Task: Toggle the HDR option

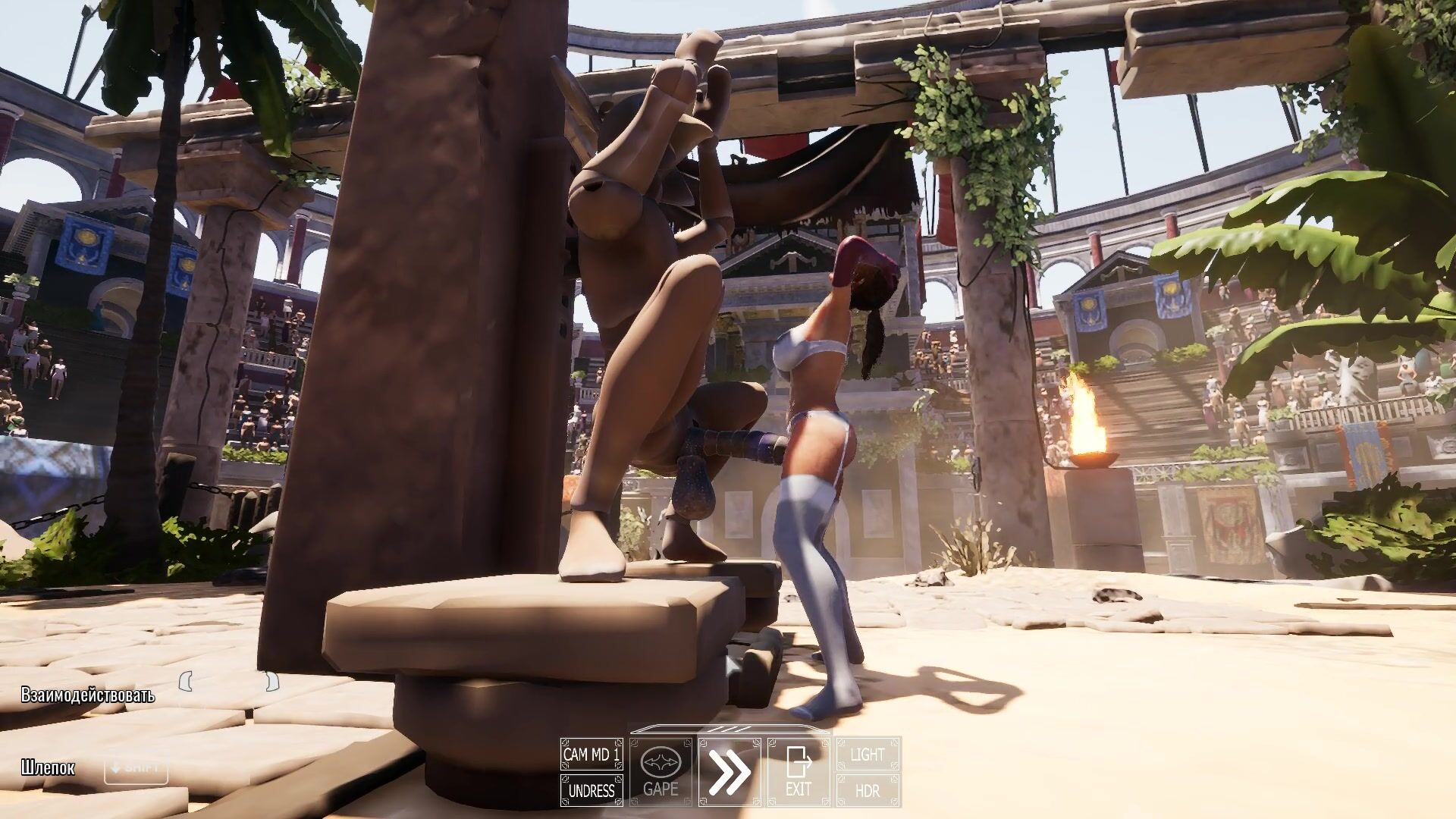Action: [x=868, y=791]
